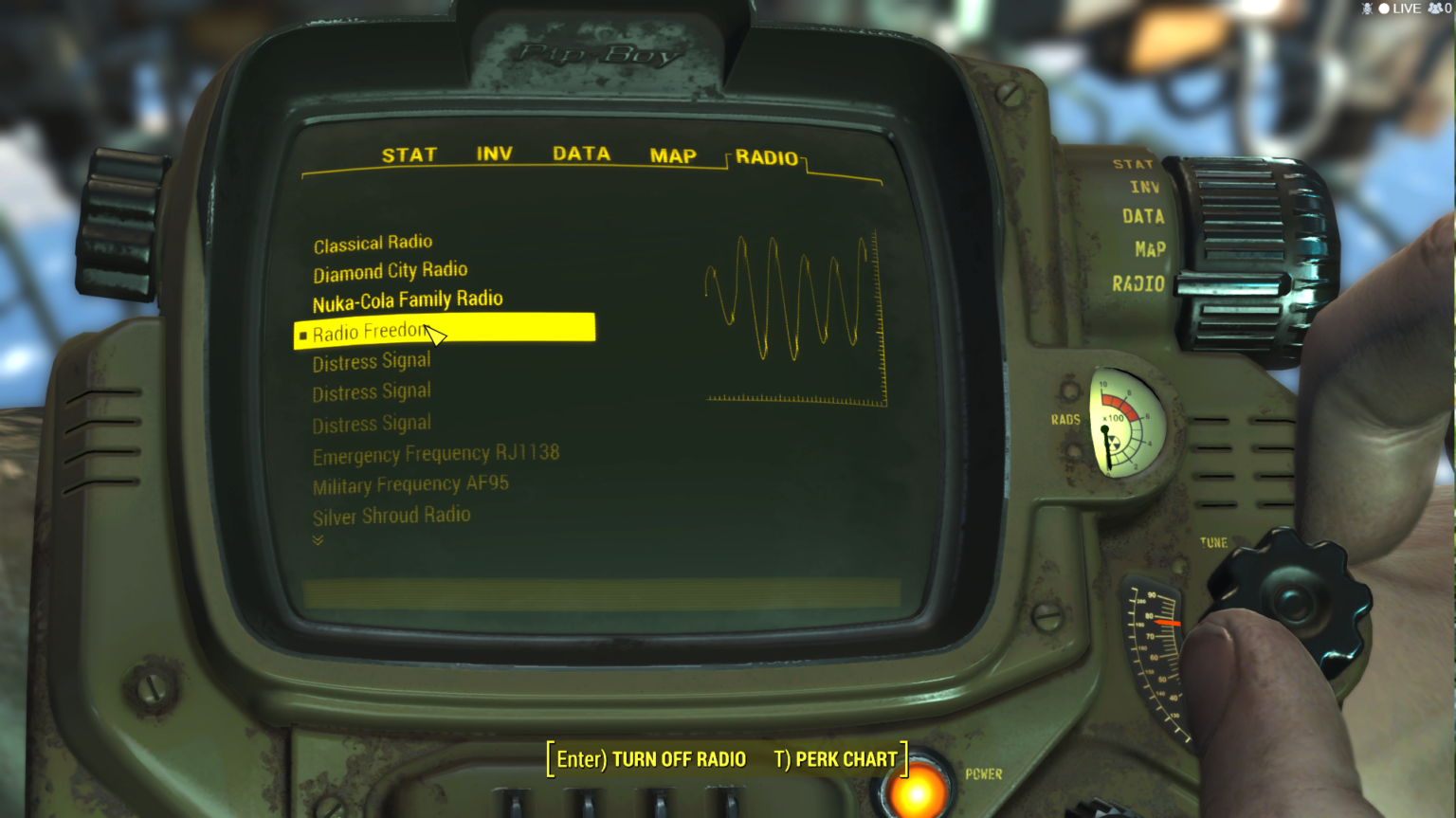Enable Classical Radio station

point(373,242)
